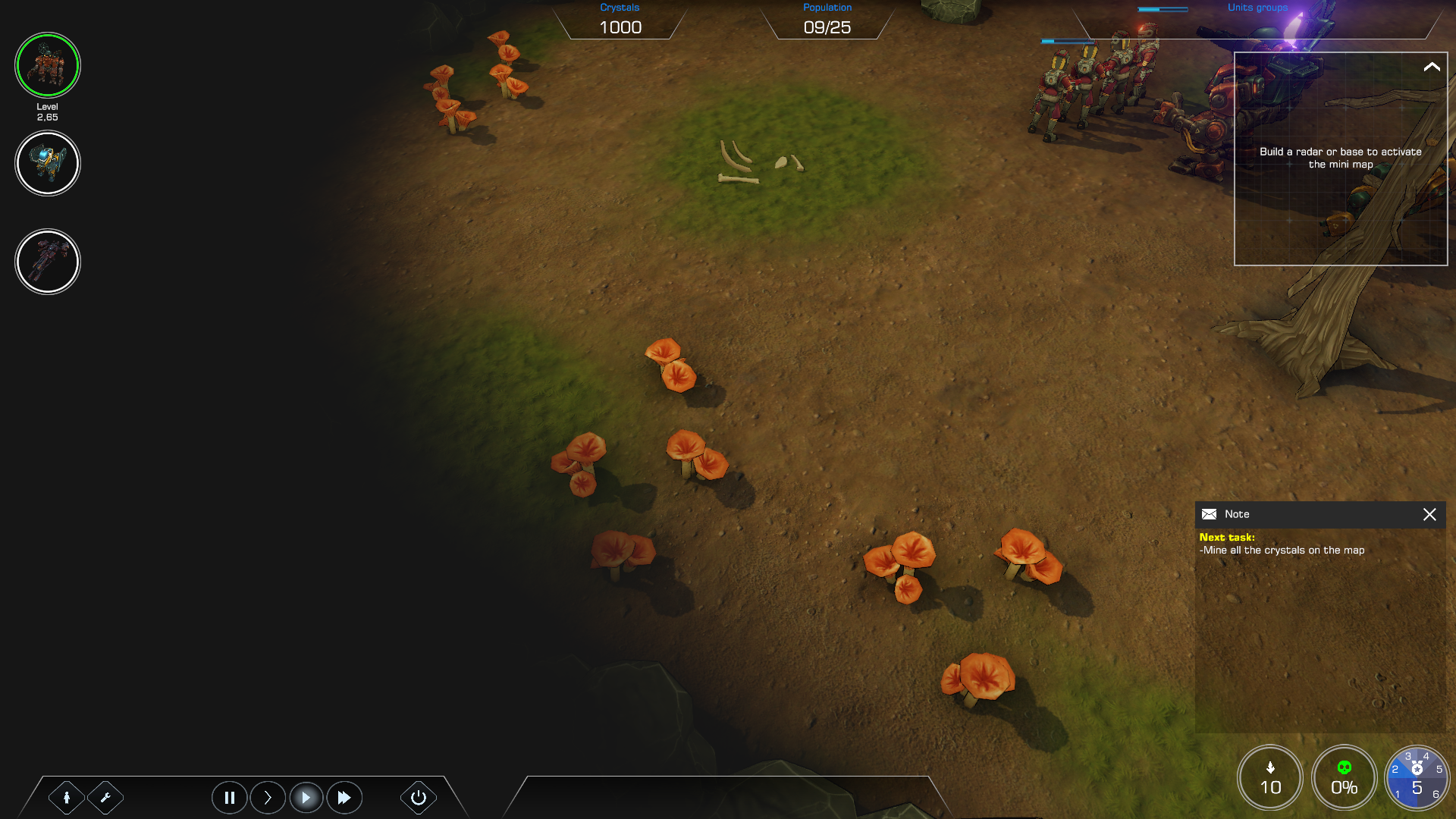
Task: Set the game to normal play speed
Action: click(x=306, y=798)
